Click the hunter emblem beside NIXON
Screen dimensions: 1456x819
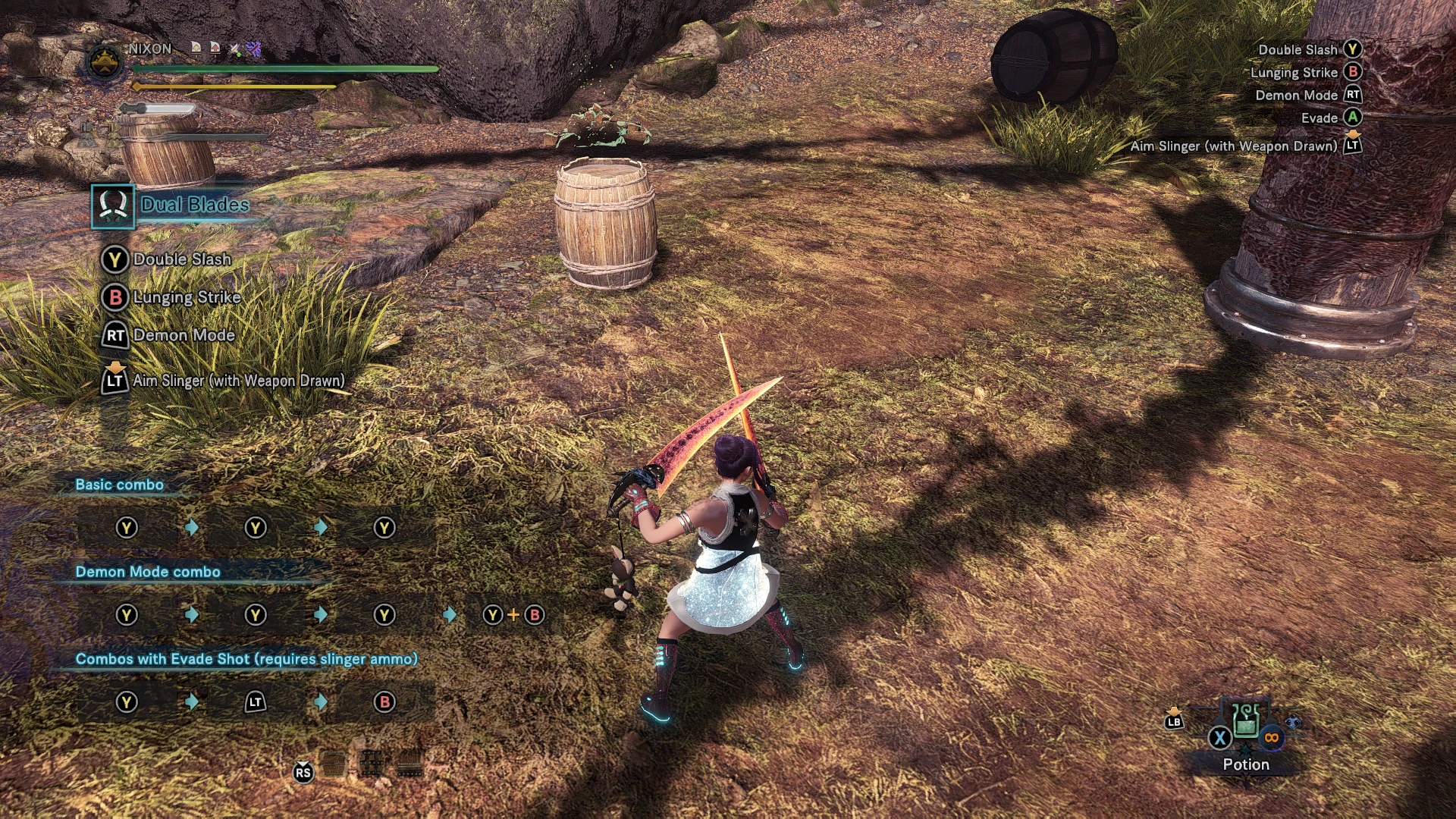(x=105, y=62)
